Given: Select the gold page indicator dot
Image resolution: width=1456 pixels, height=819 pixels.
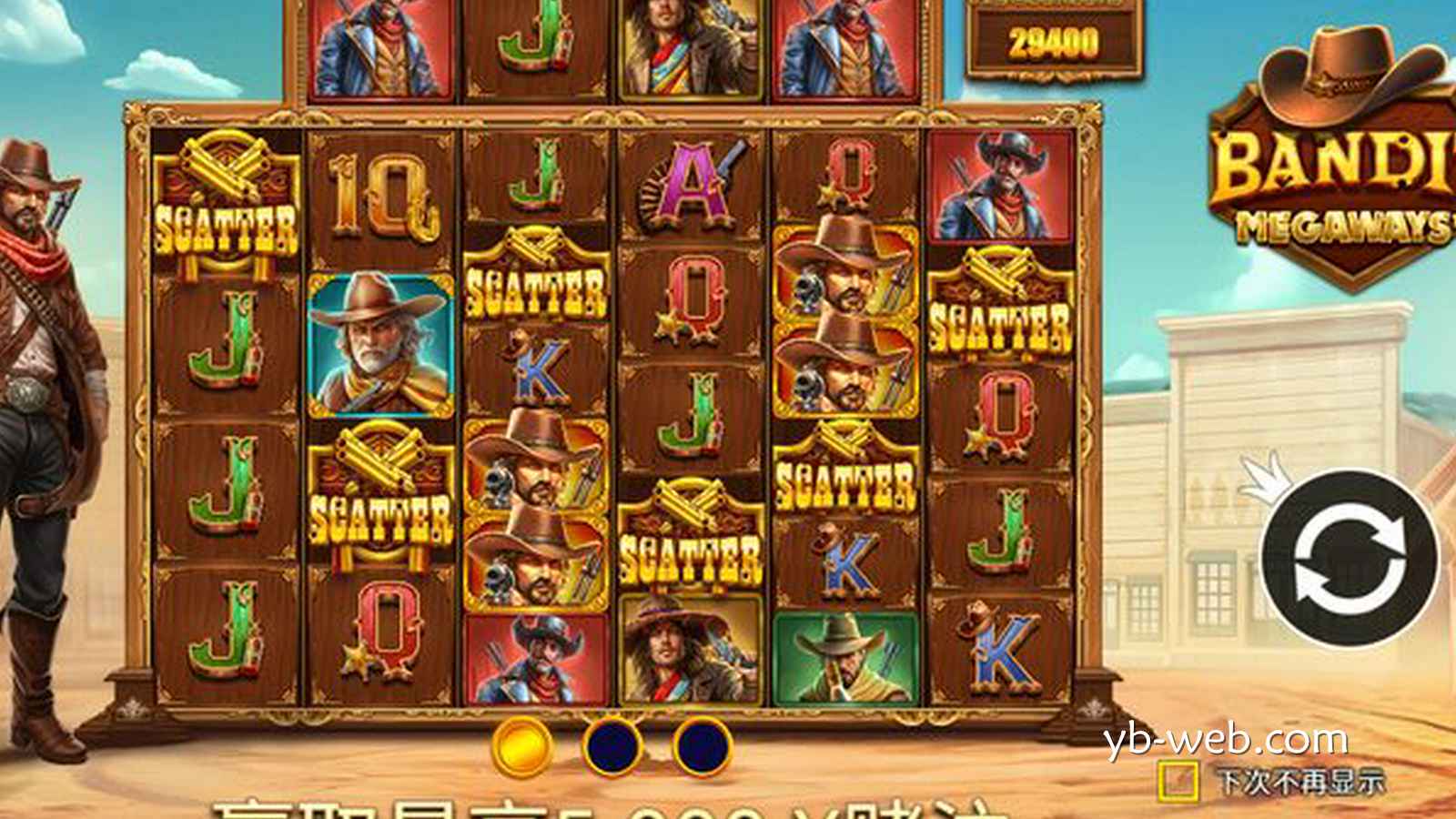Looking at the screenshot, I should tap(522, 746).
